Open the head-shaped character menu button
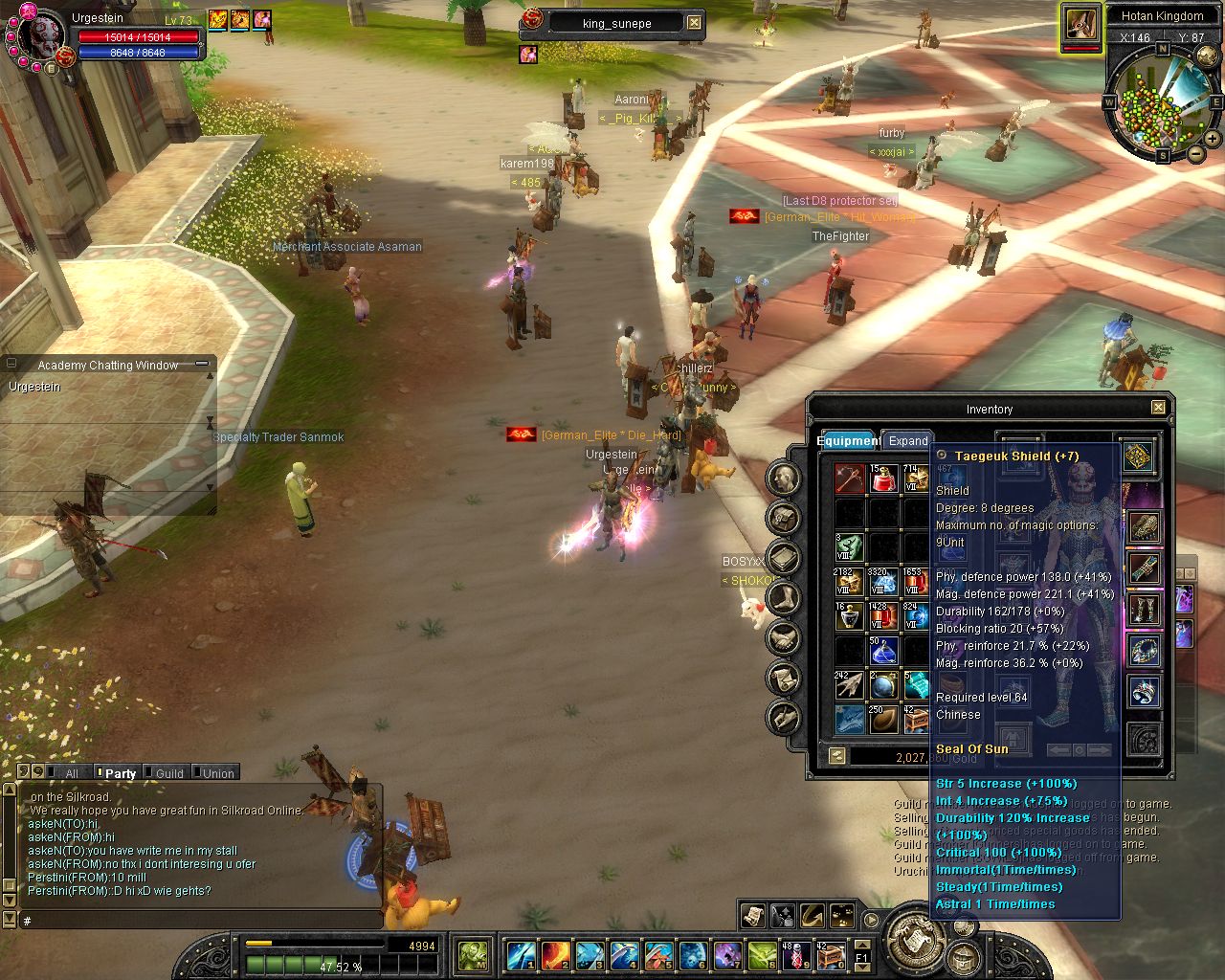The image size is (1225, 980). click(784, 479)
